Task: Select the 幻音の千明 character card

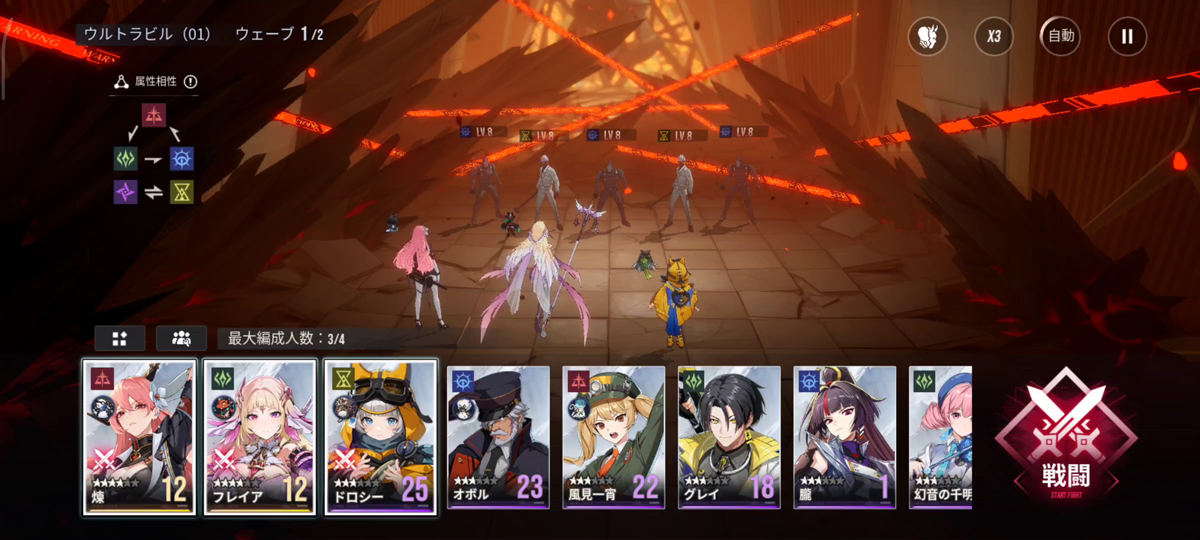Action: pos(941,438)
